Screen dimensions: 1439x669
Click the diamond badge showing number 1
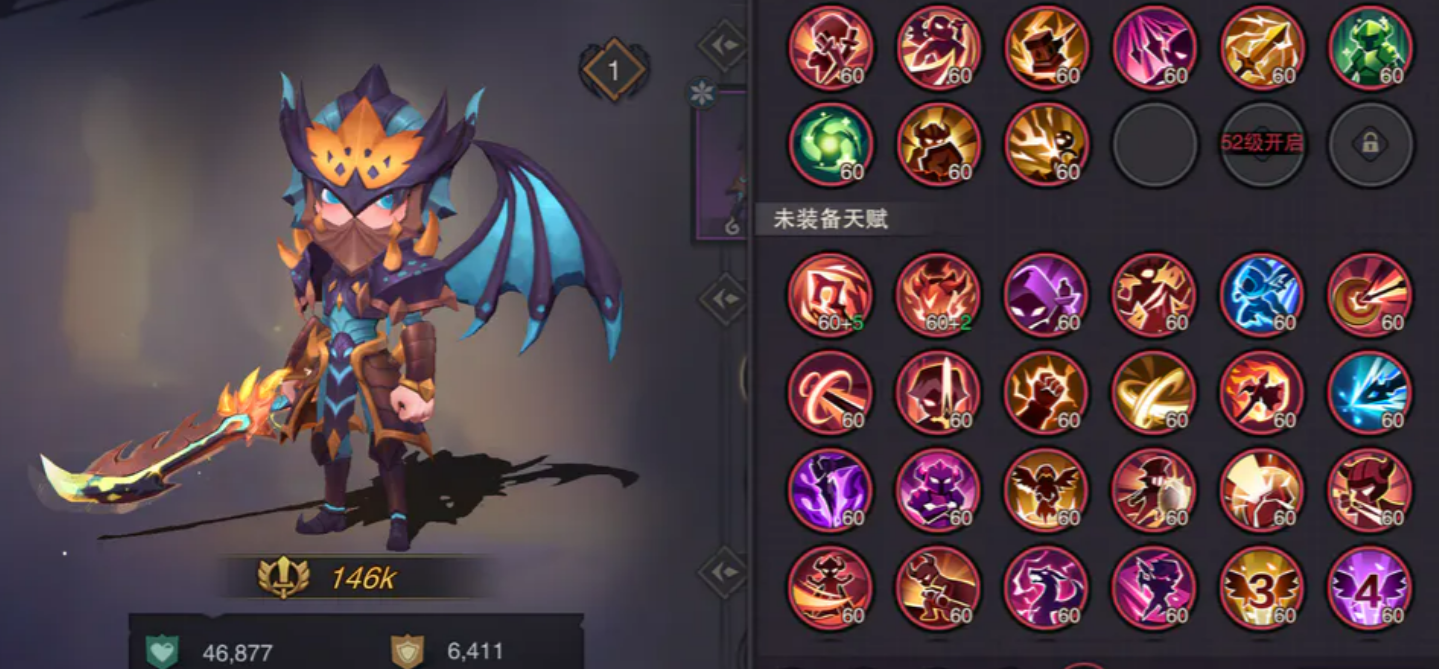(x=614, y=70)
